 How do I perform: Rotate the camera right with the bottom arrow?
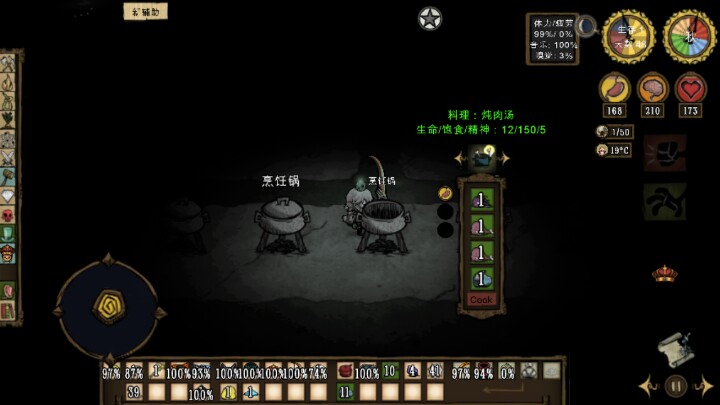coord(707,385)
